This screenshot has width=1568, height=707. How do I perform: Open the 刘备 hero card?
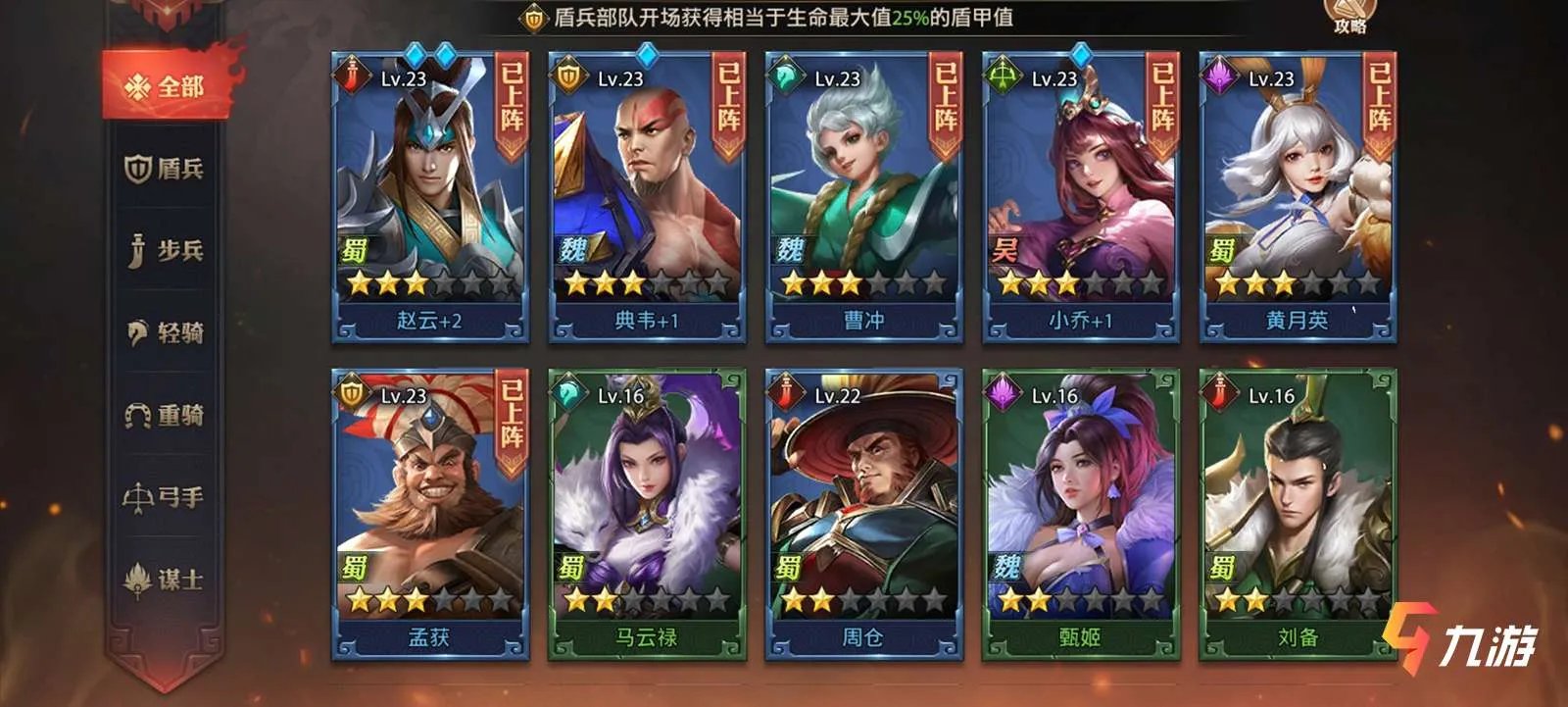click(1298, 513)
